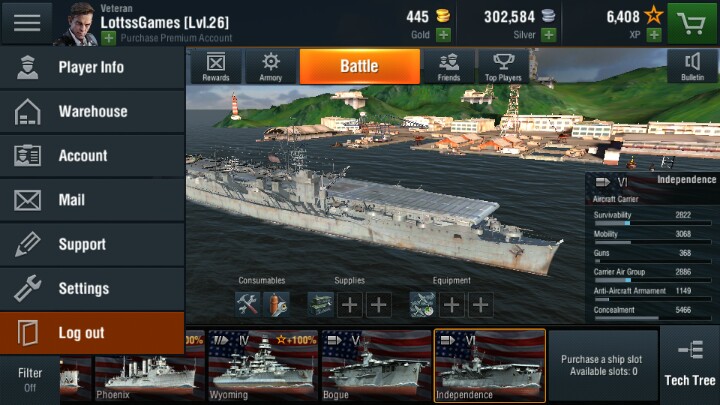Image resolution: width=720 pixels, height=405 pixels.
Task: Toggle the ship Filter button
Action: click(29, 379)
